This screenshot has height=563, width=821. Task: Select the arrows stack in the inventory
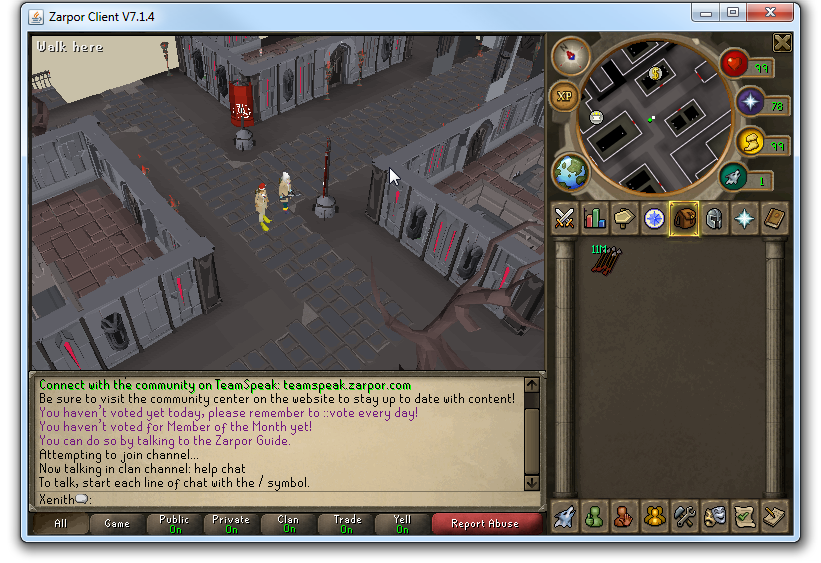click(x=604, y=259)
